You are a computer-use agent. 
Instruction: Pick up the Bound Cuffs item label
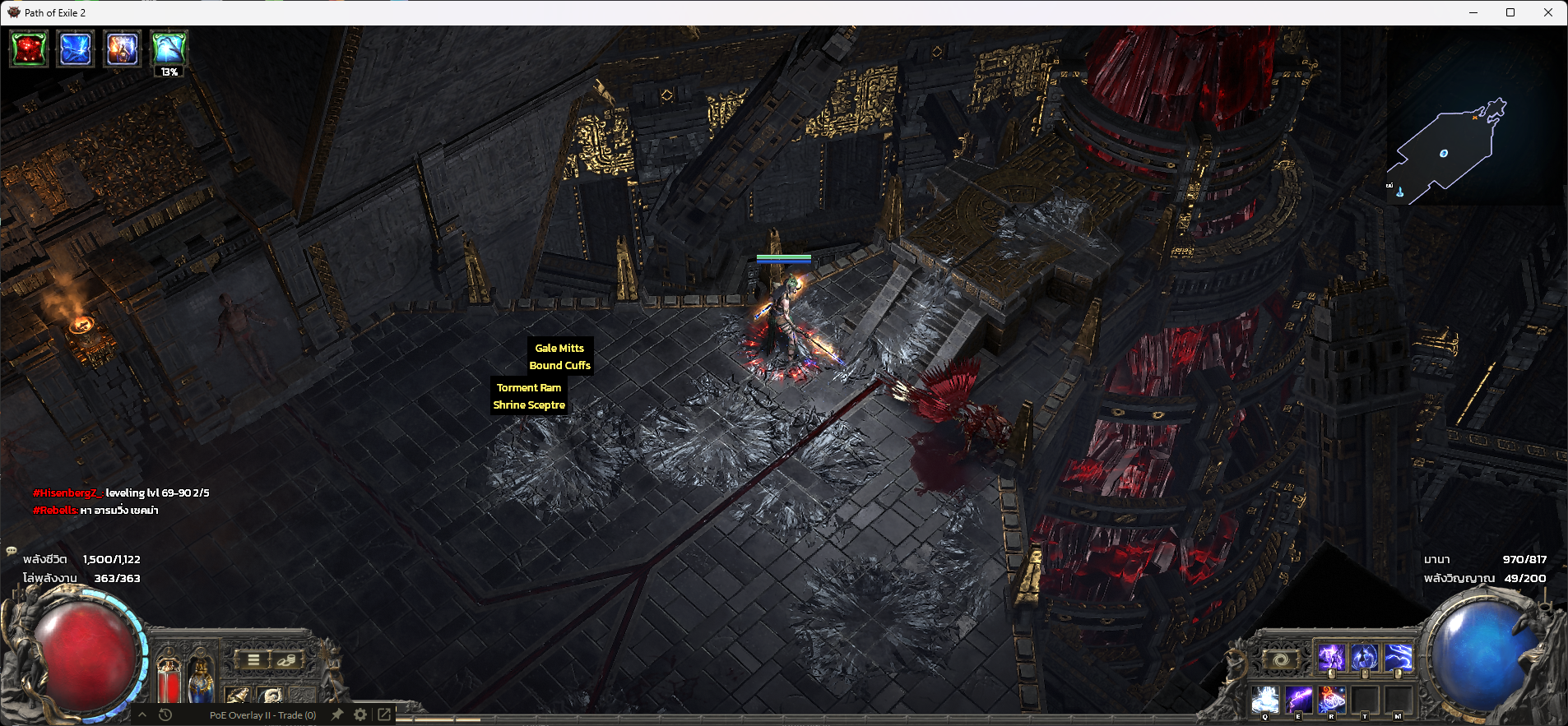559,366
